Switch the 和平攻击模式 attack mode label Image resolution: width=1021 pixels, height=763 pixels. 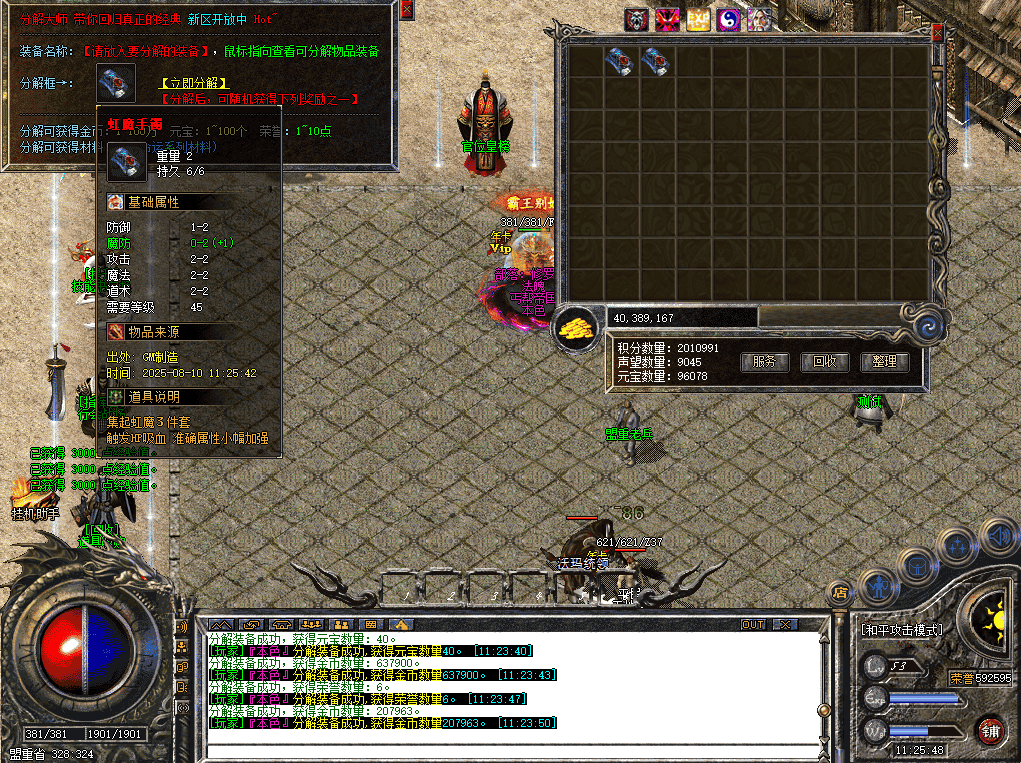click(901, 631)
